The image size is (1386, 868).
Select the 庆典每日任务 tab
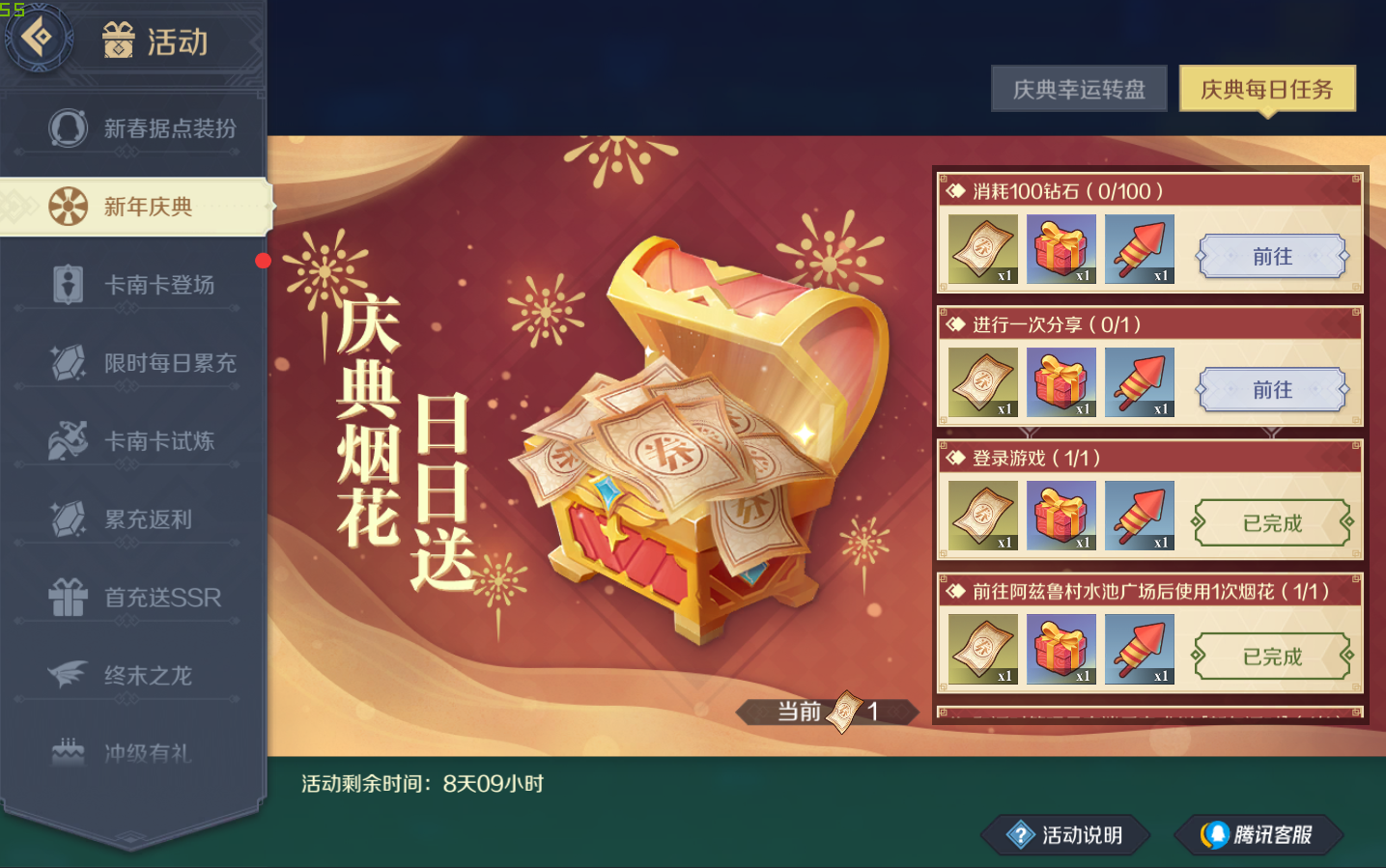pos(1266,88)
